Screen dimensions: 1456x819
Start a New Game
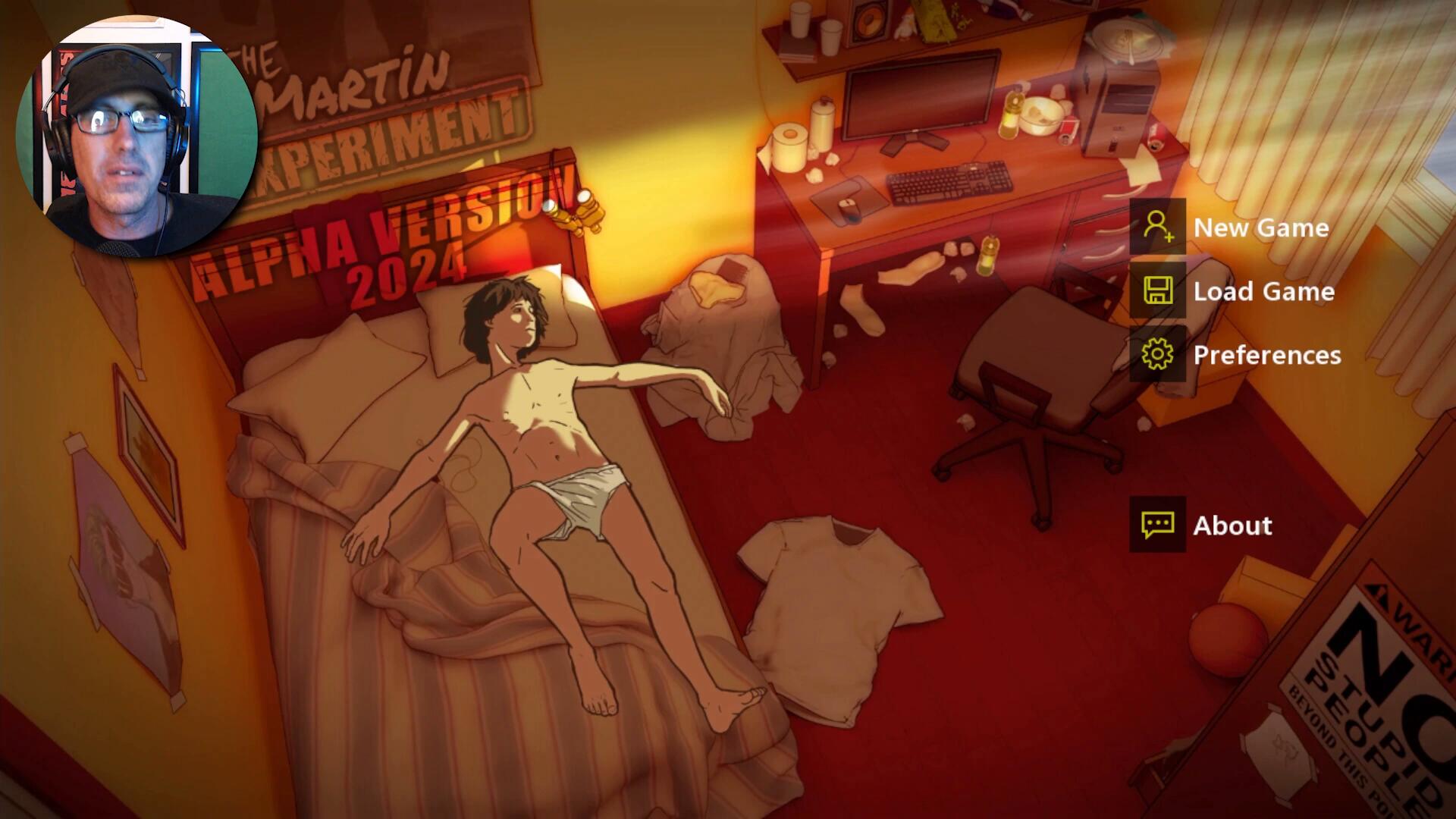[1260, 227]
